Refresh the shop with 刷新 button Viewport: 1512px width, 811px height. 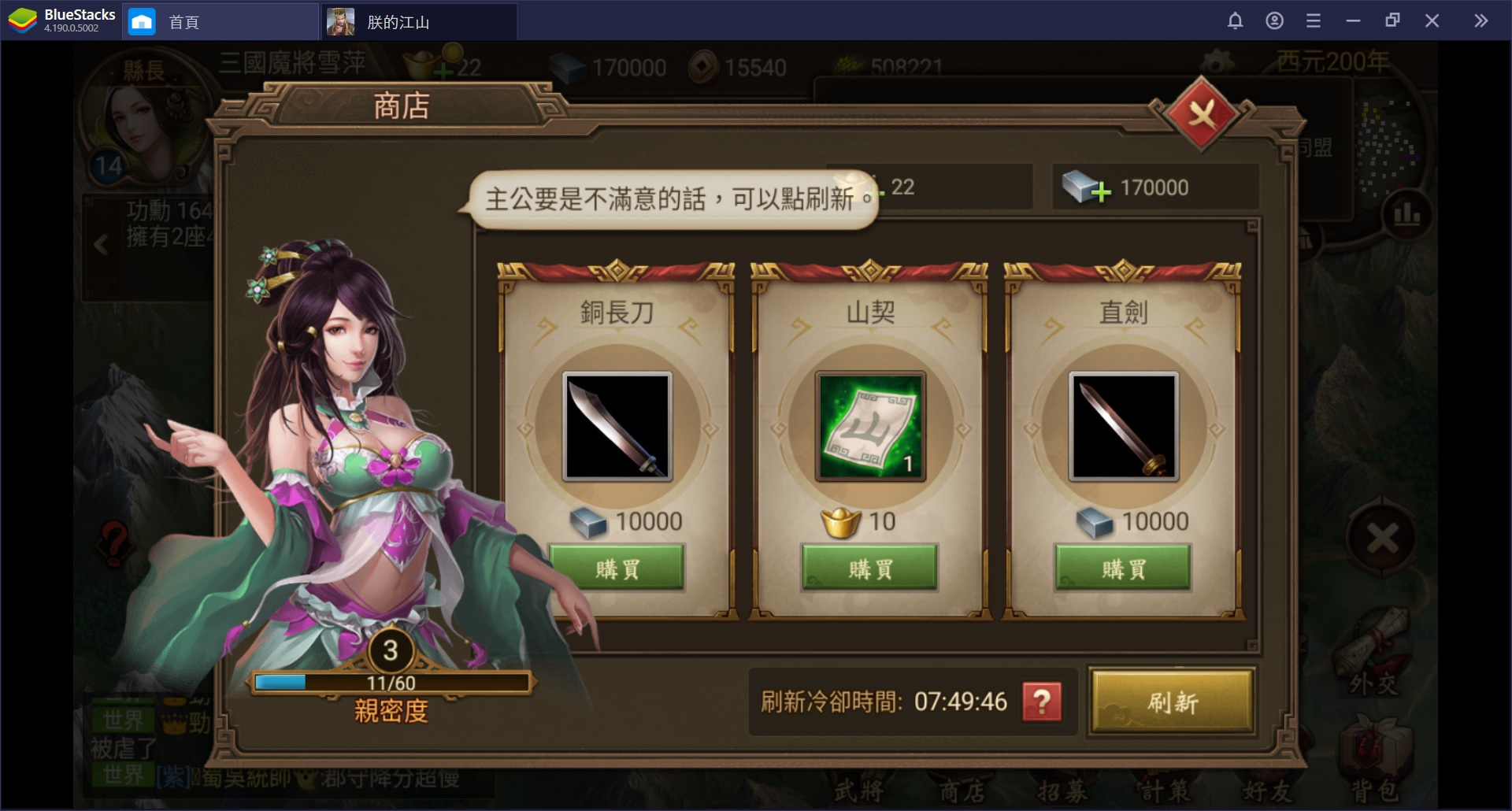(x=1172, y=702)
